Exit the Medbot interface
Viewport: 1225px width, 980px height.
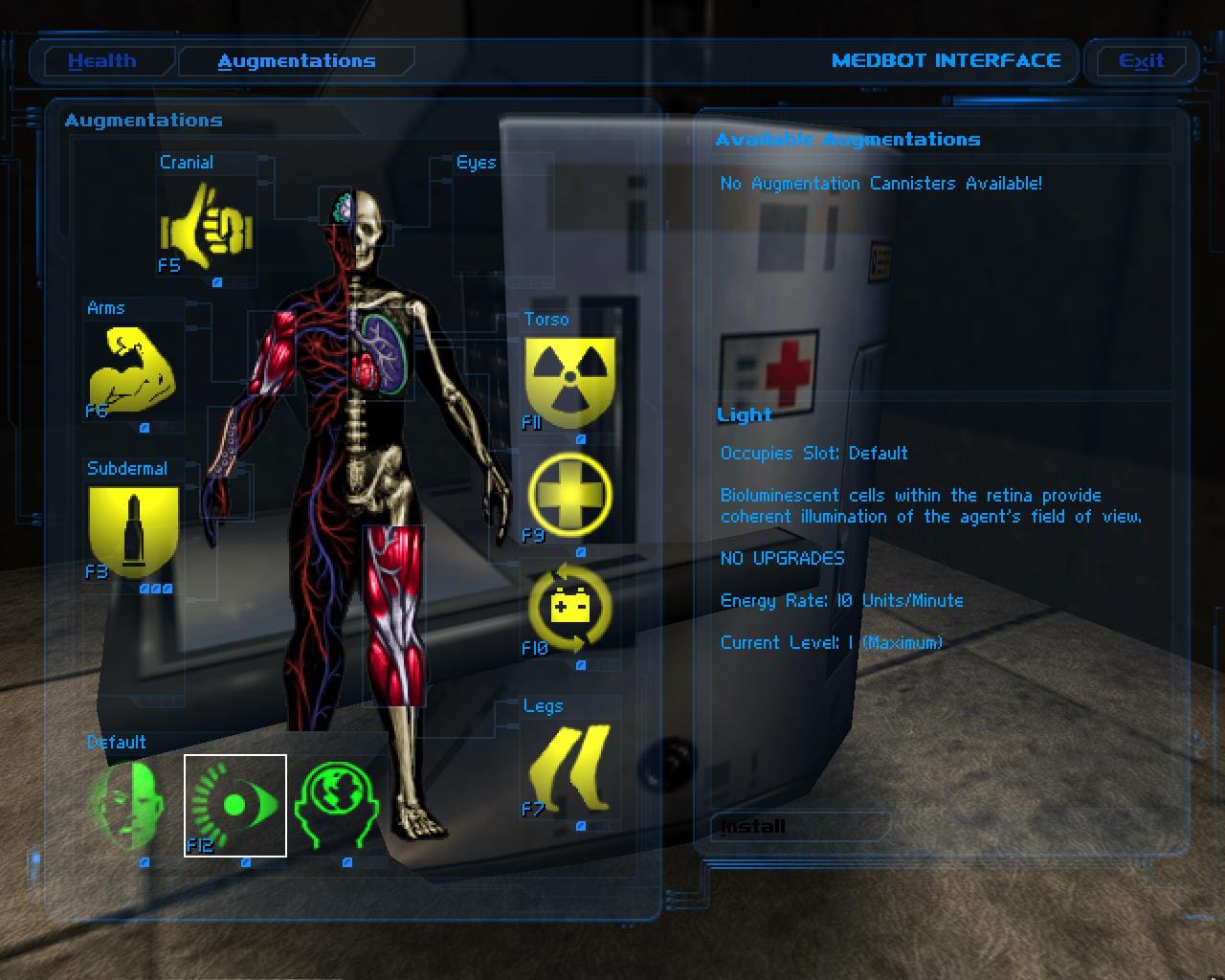tap(1141, 61)
